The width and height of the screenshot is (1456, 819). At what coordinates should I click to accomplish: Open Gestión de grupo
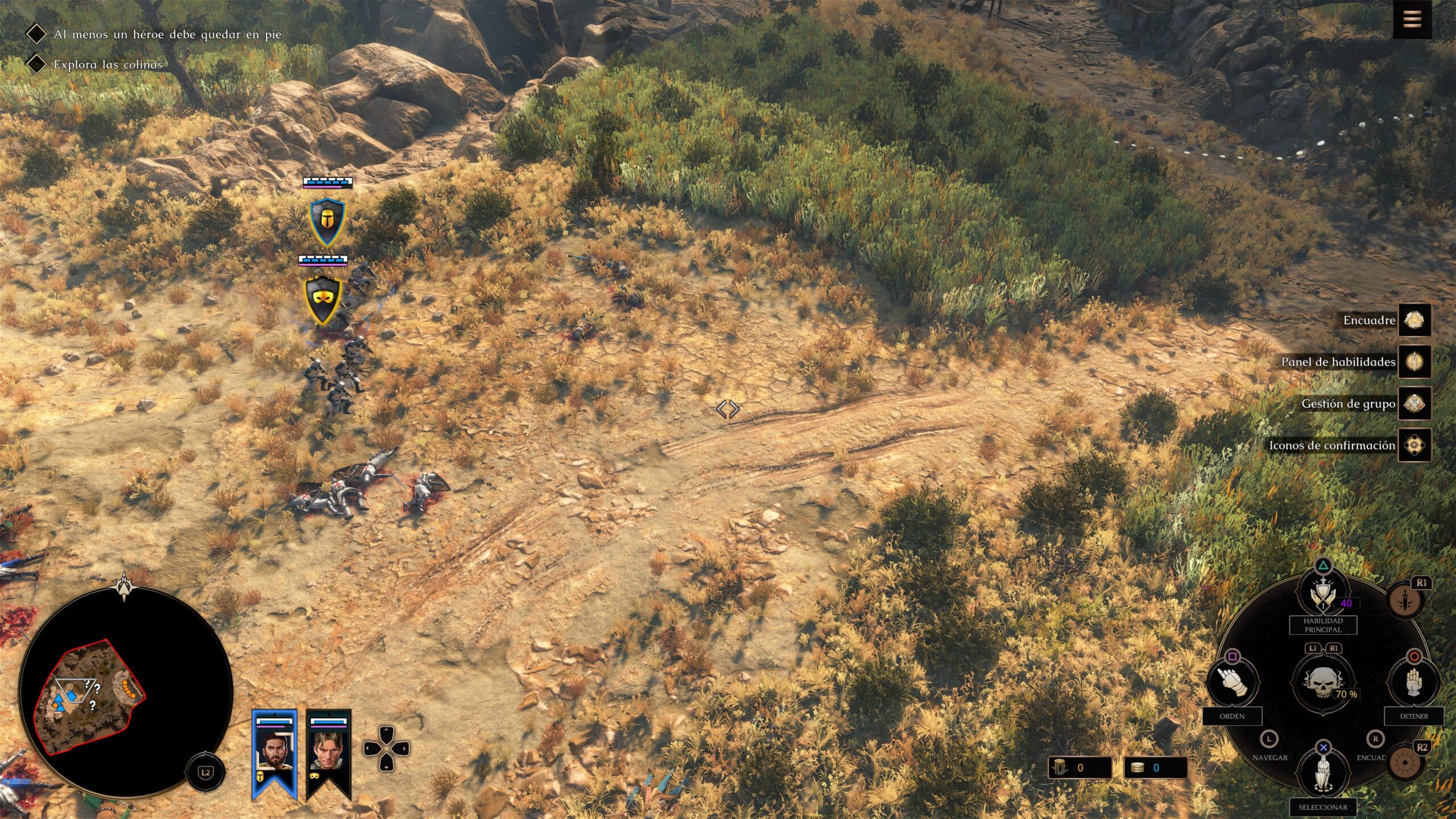pos(1414,404)
